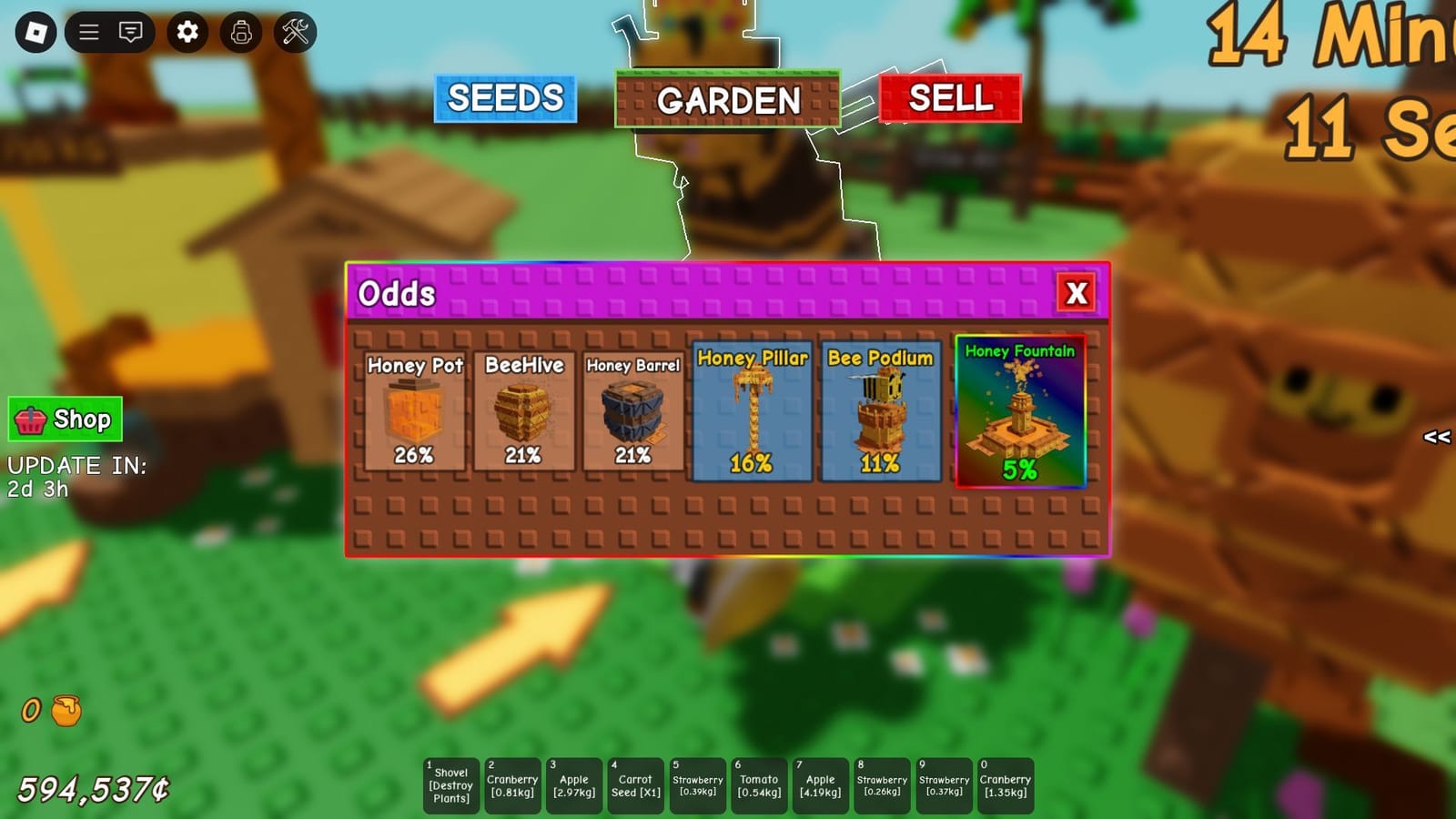
Task: Open the backpack inventory icon
Action: [238, 33]
